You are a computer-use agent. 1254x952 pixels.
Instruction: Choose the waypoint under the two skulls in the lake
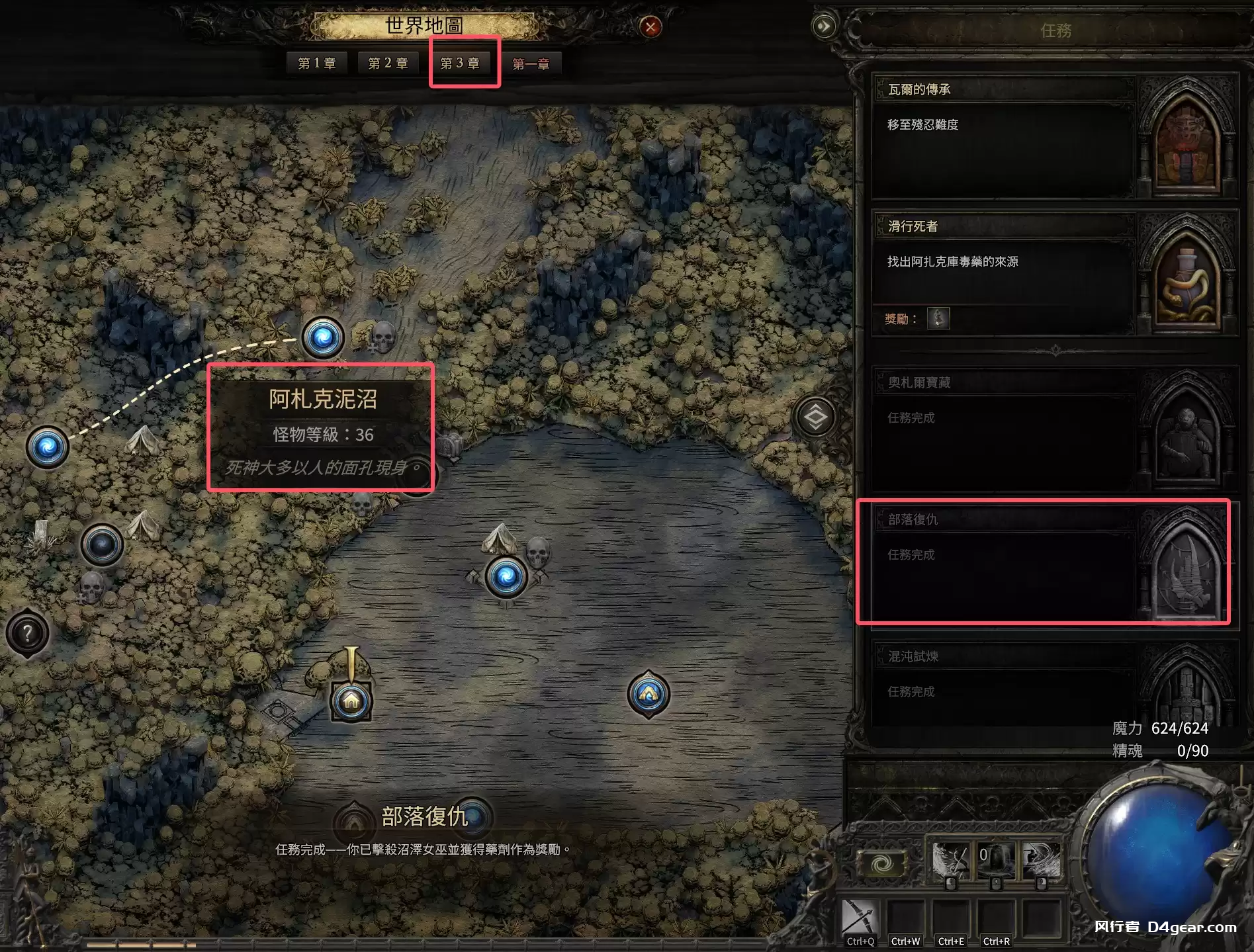(x=506, y=576)
